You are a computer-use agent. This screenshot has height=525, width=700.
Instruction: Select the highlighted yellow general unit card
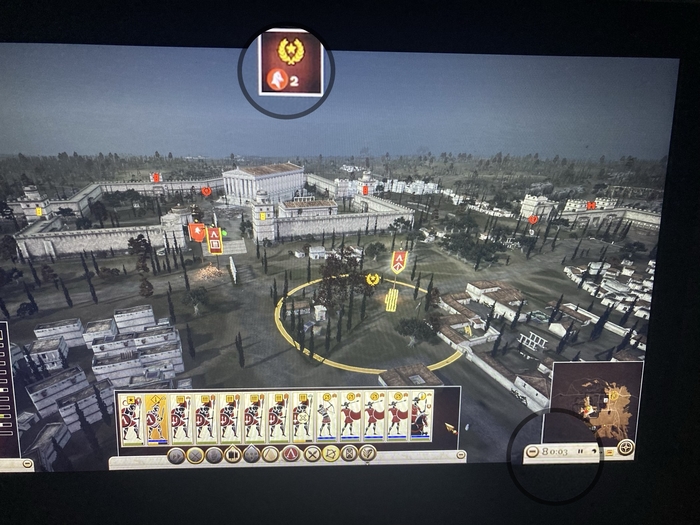point(155,418)
